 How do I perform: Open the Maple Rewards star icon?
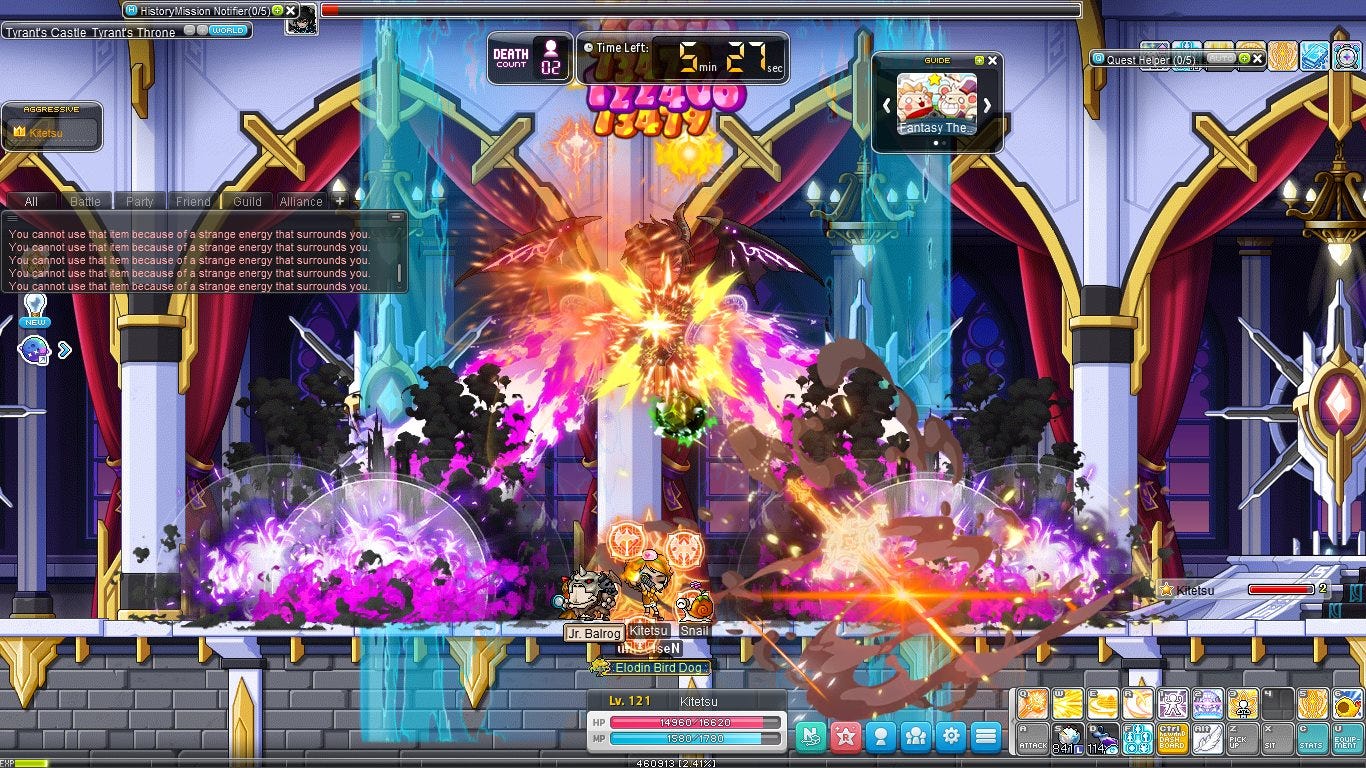pos(844,736)
